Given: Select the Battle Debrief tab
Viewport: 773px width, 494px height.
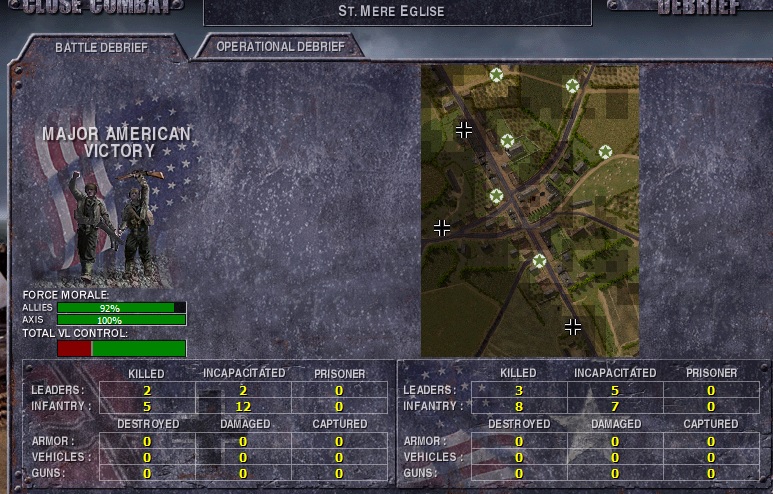Looking at the screenshot, I should click(x=101, y=47).
